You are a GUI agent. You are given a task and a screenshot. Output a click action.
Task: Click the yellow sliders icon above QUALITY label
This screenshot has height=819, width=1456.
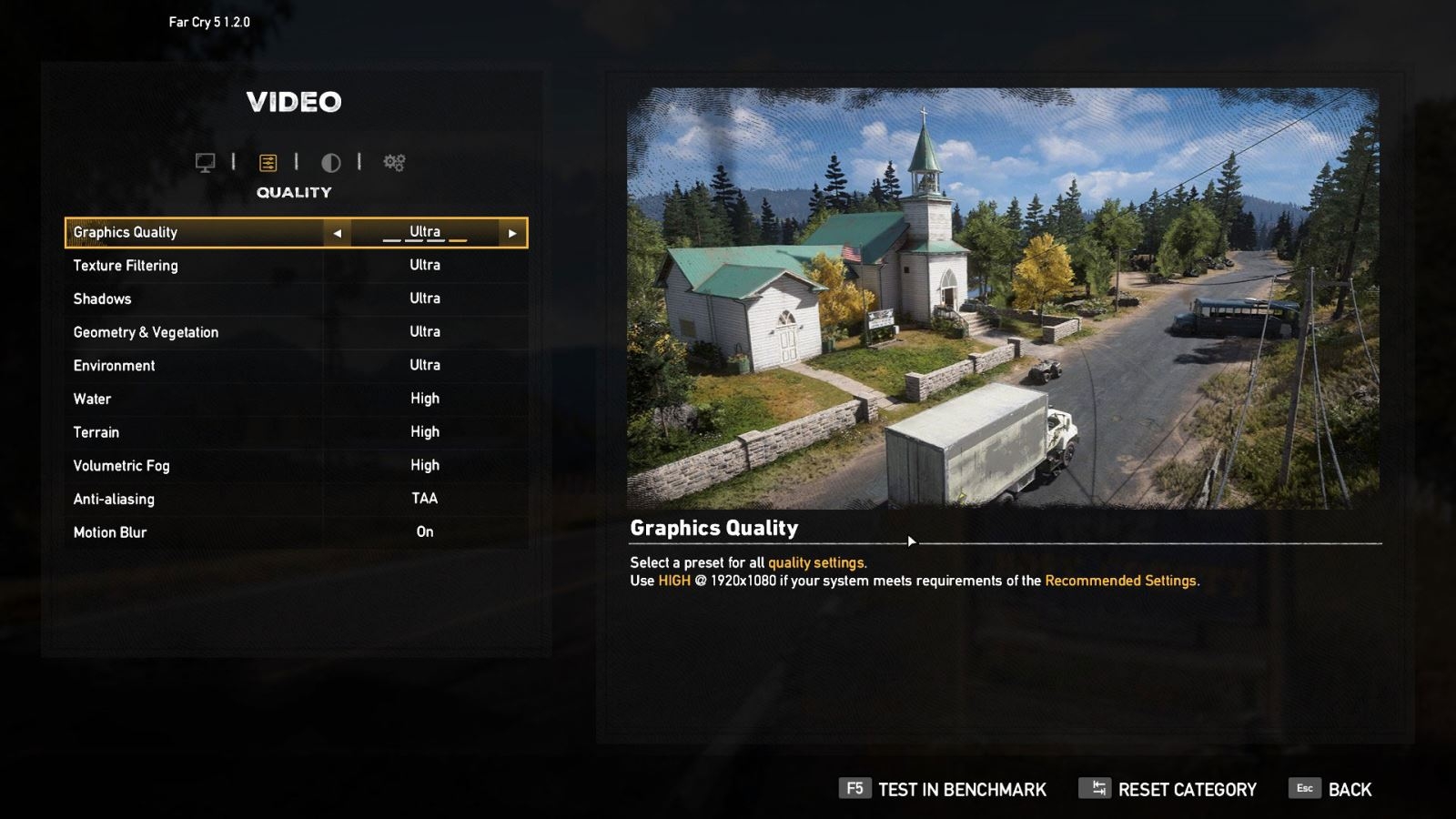(x=268, y=163)
